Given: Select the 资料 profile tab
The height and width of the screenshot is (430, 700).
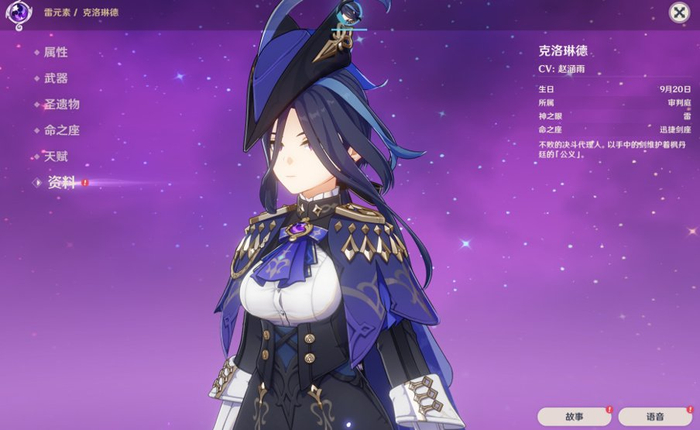Looking at the screenshot, I should (62, 182).
